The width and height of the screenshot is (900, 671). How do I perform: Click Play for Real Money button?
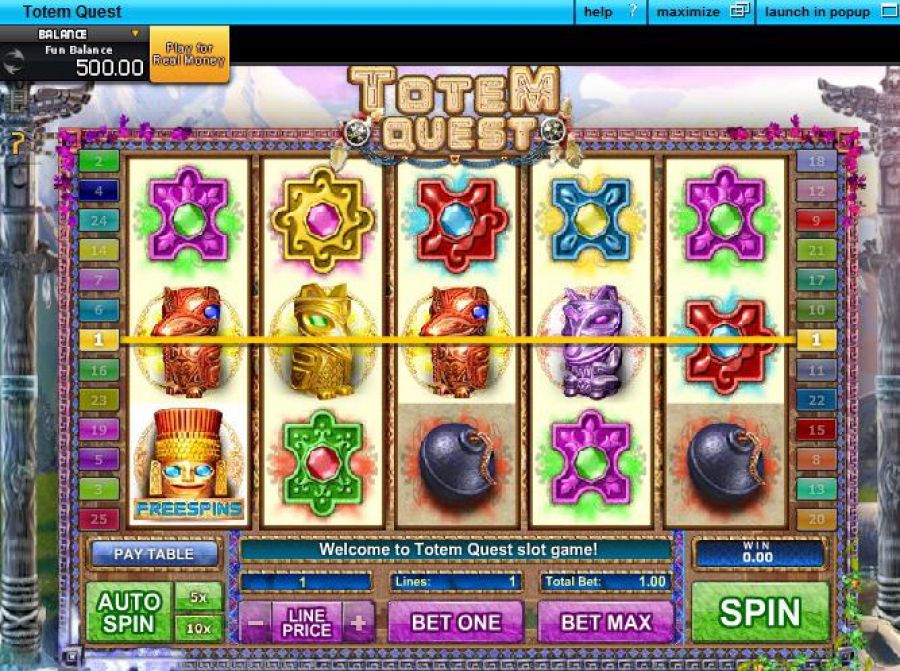click(189, 54)
